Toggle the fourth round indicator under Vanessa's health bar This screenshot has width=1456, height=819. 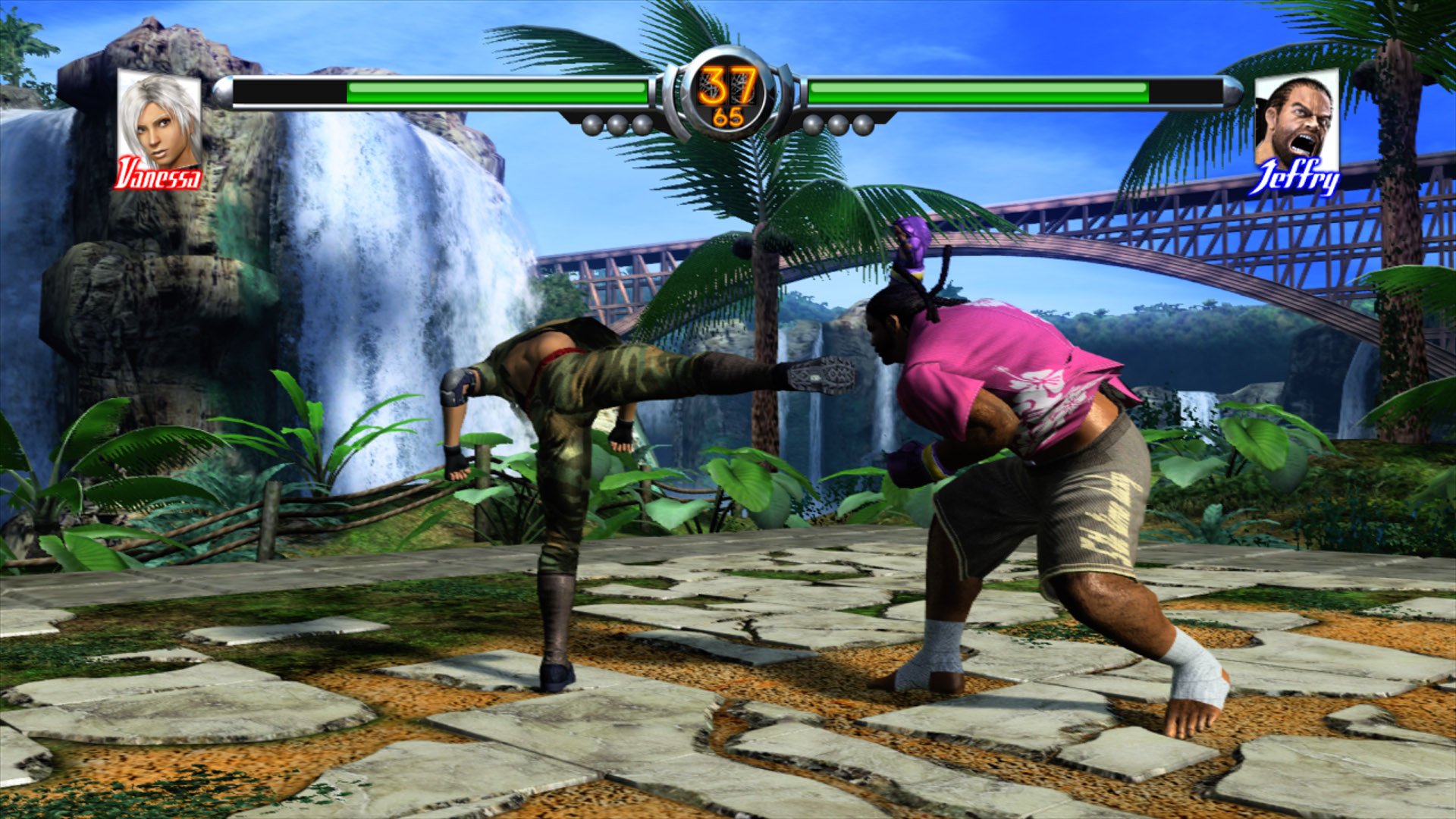click(642, 124)
